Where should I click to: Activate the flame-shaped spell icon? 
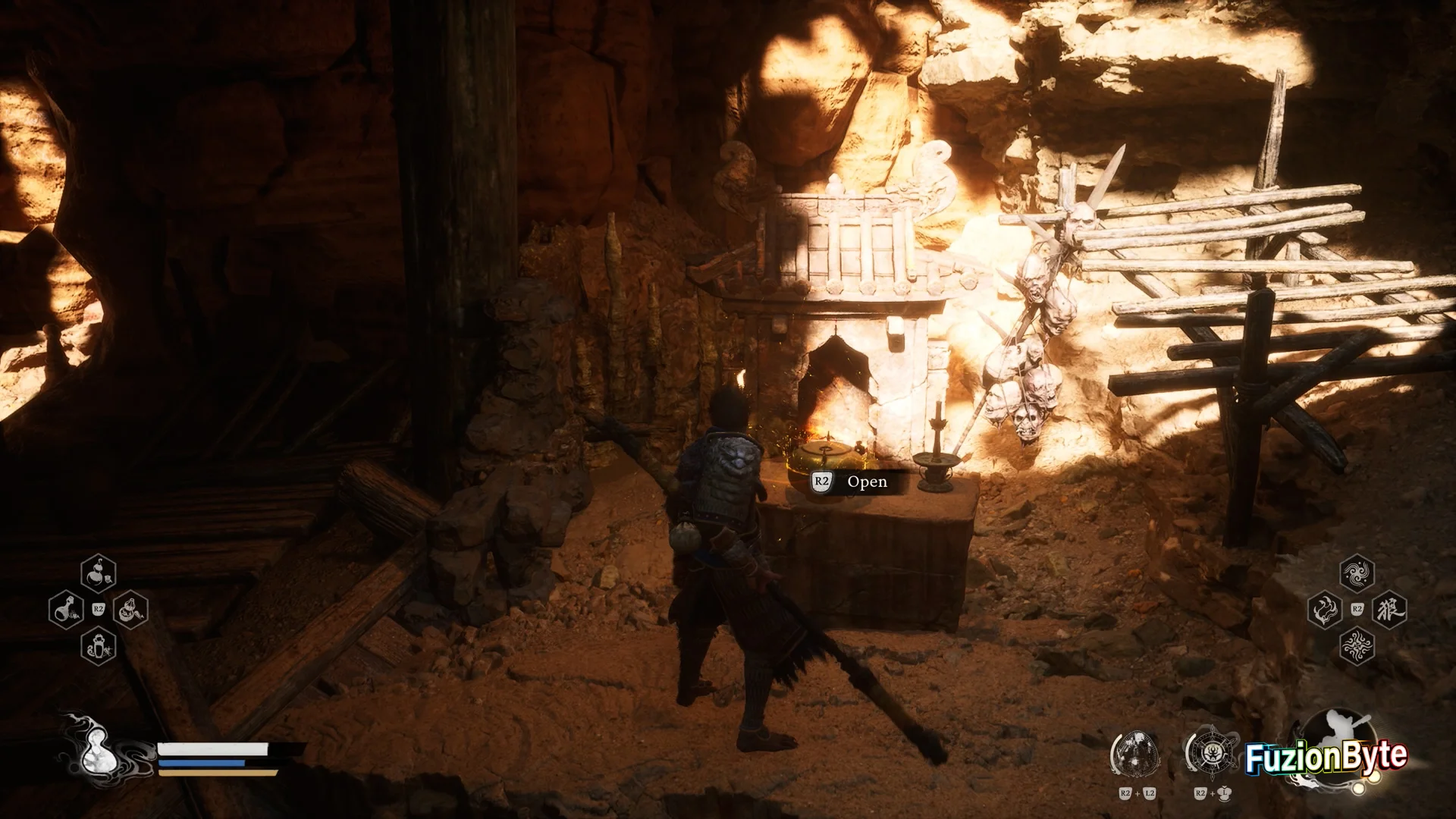1324,610
